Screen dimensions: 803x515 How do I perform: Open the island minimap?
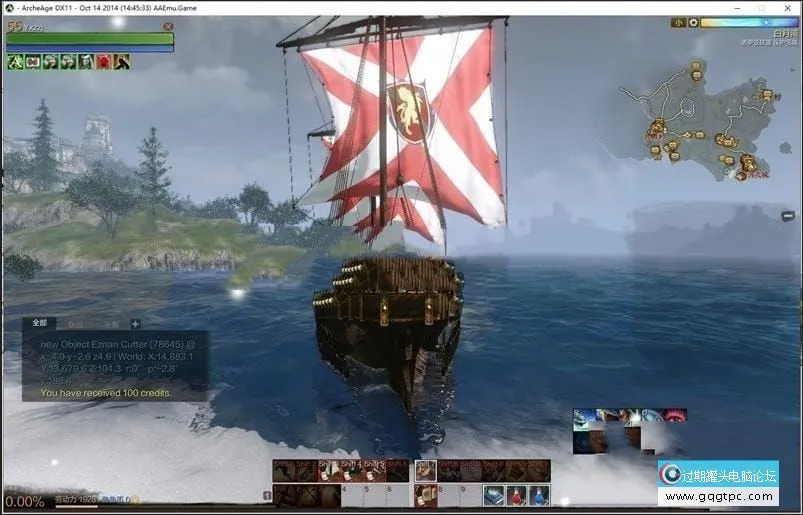(x=702, y=120)
